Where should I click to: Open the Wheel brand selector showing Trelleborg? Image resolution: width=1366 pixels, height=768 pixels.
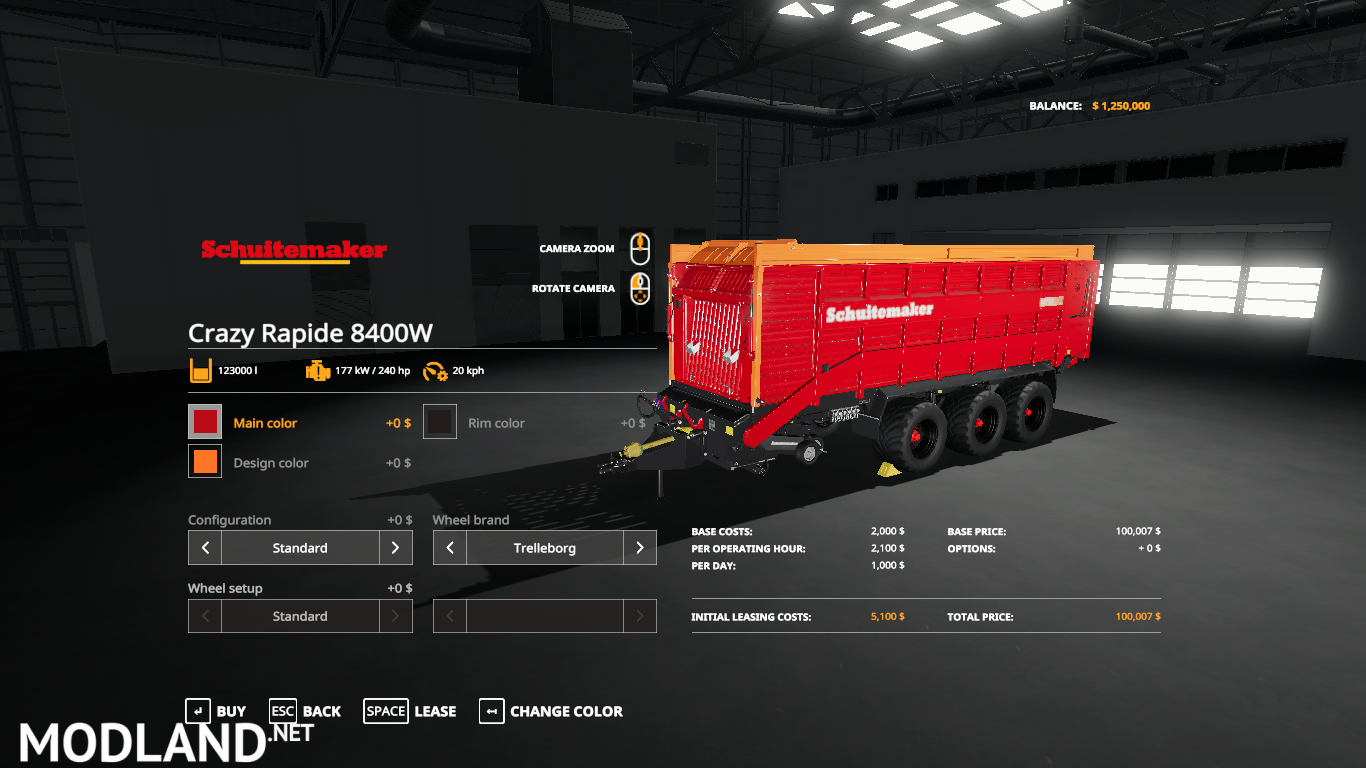(x=545, y=547)
